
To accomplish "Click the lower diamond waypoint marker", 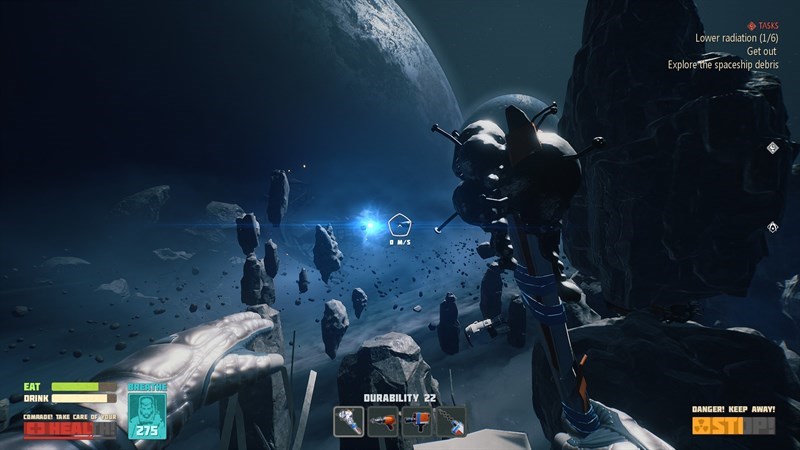I will pos(772,228).
